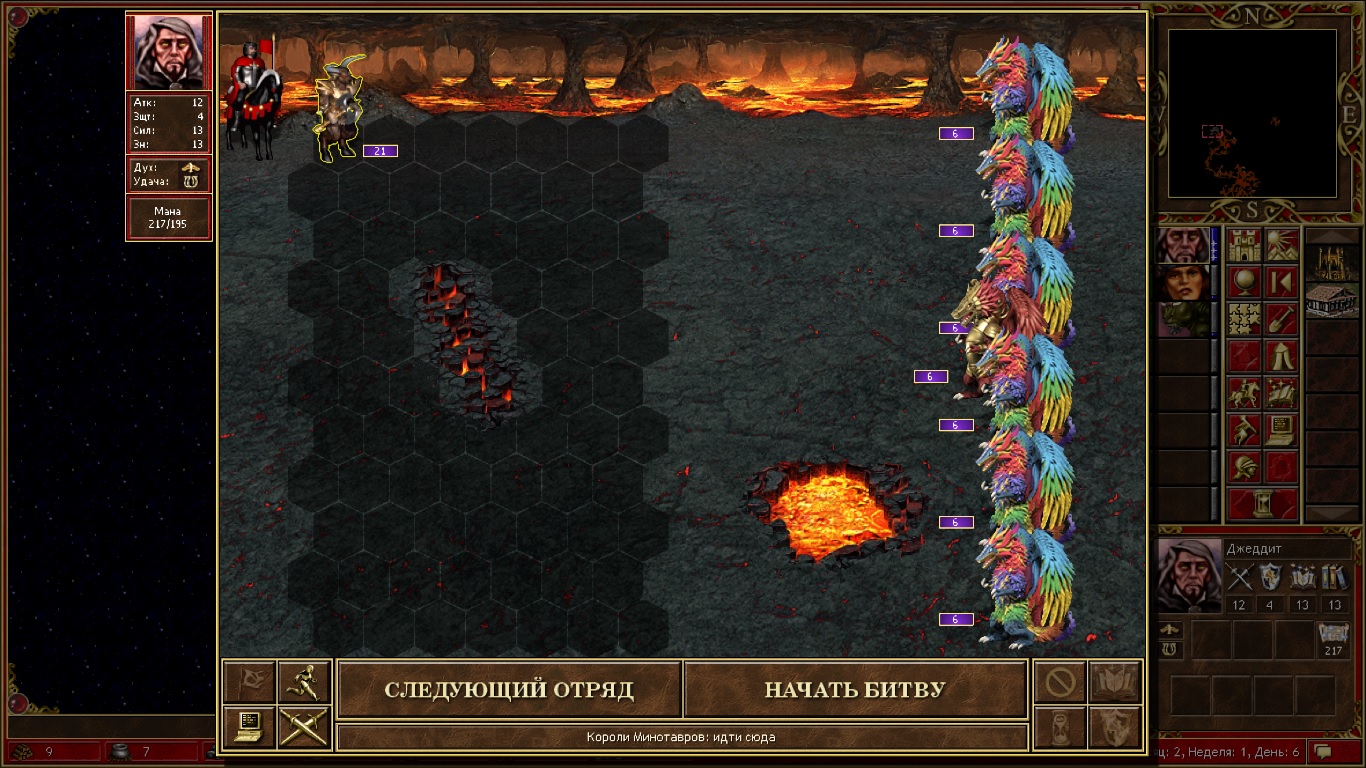Open kingdom overview castle icon
Viewport: 1366px width, 768px height.
[x=1245, y=245]
